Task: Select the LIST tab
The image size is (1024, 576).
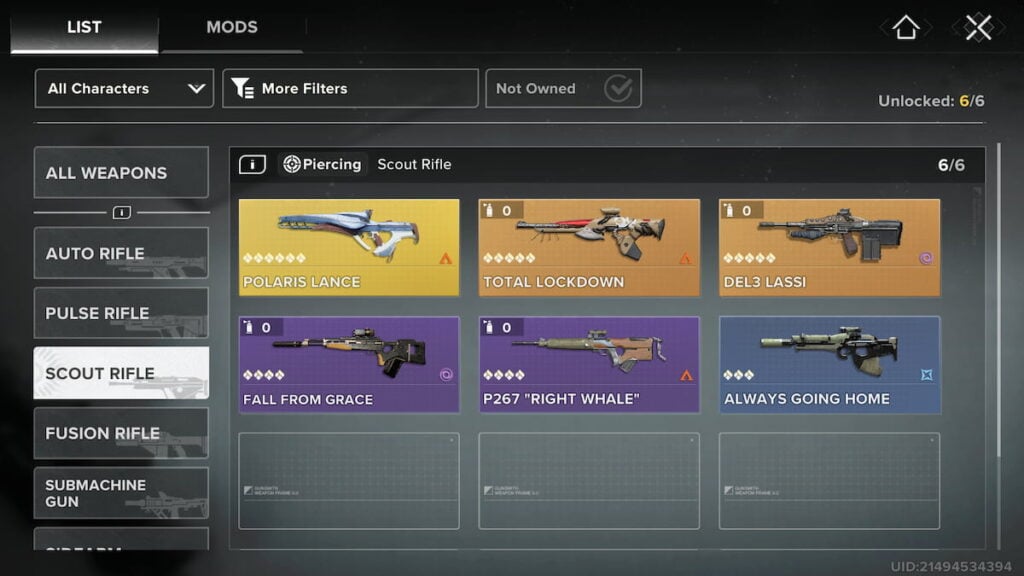Action: click(x=84, y=27)
